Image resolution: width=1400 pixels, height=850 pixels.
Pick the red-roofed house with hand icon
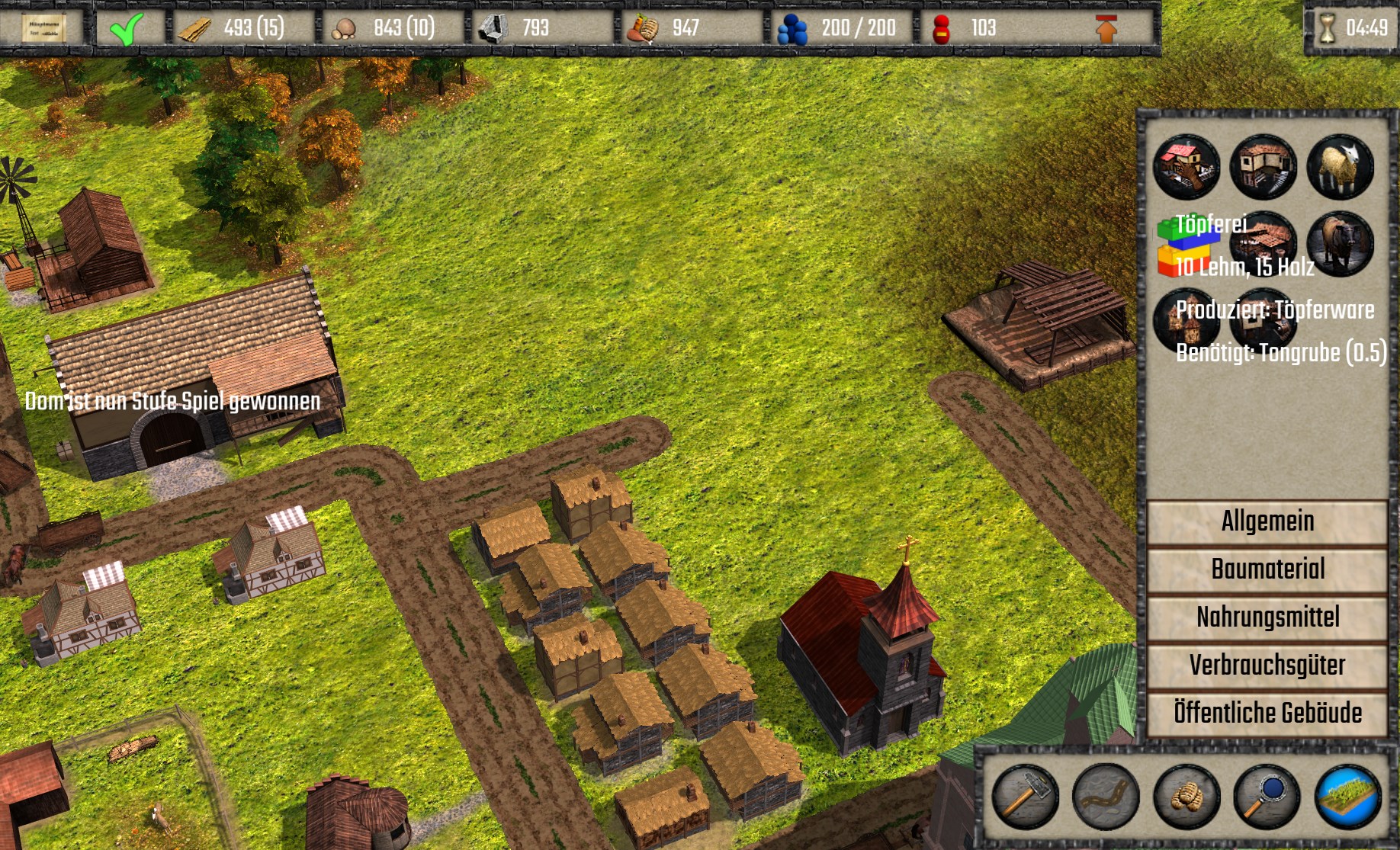coord(1186,167)
